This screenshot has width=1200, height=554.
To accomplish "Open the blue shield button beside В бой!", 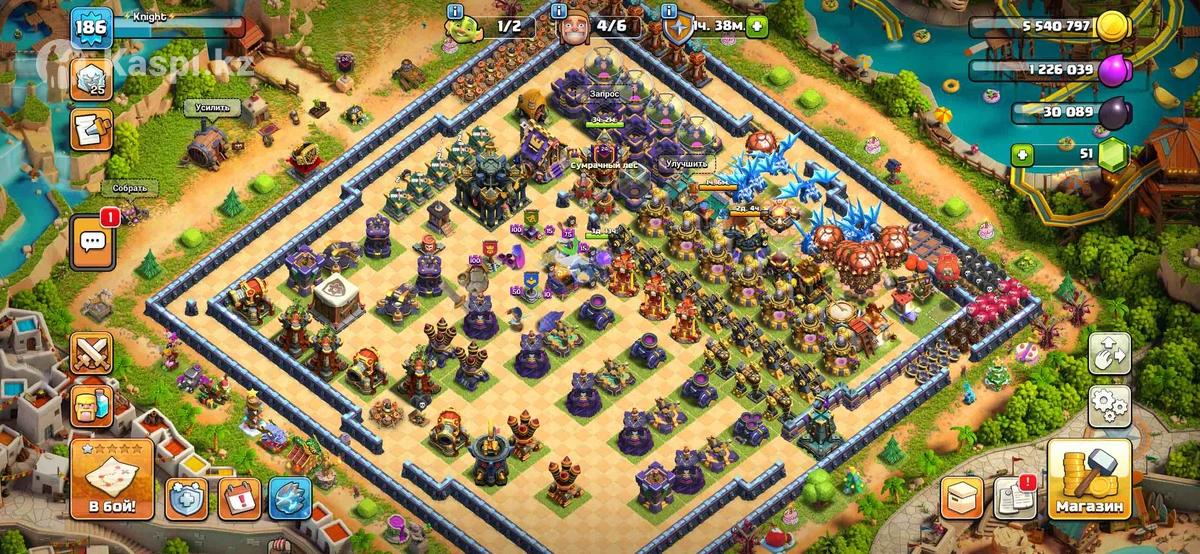I will tap(187, 497).
